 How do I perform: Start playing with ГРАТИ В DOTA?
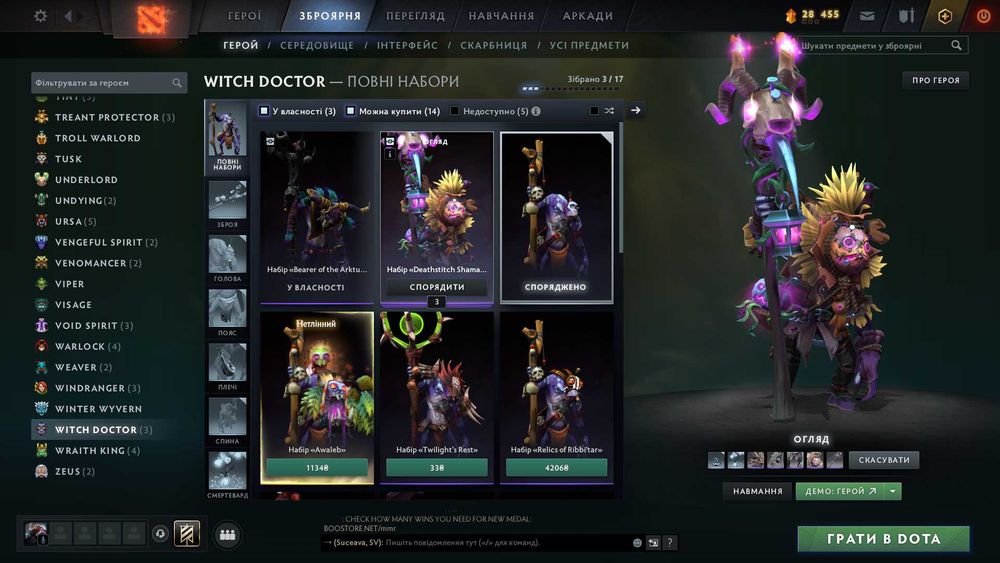click(x=883, y=539)
